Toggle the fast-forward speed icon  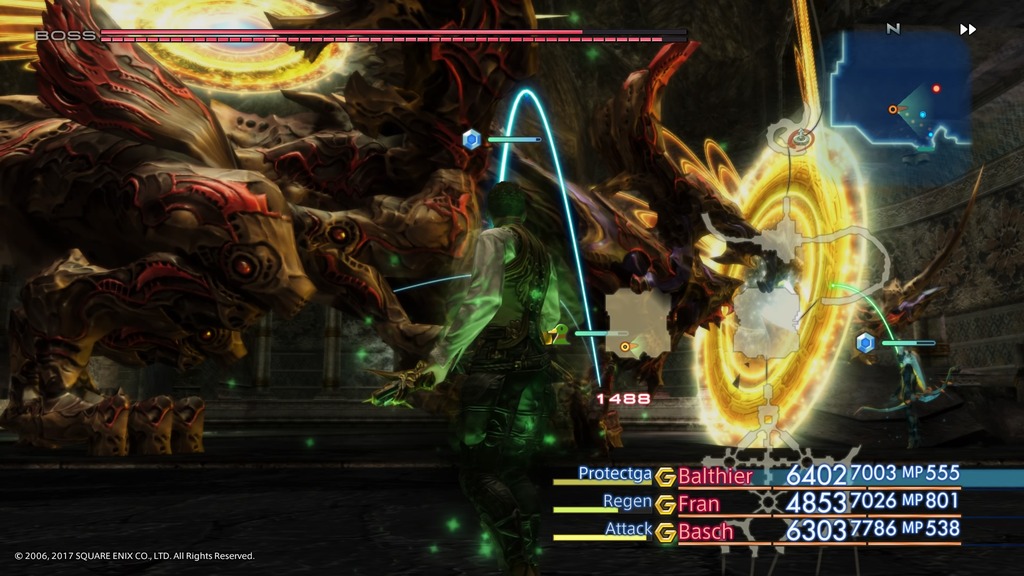967,29
